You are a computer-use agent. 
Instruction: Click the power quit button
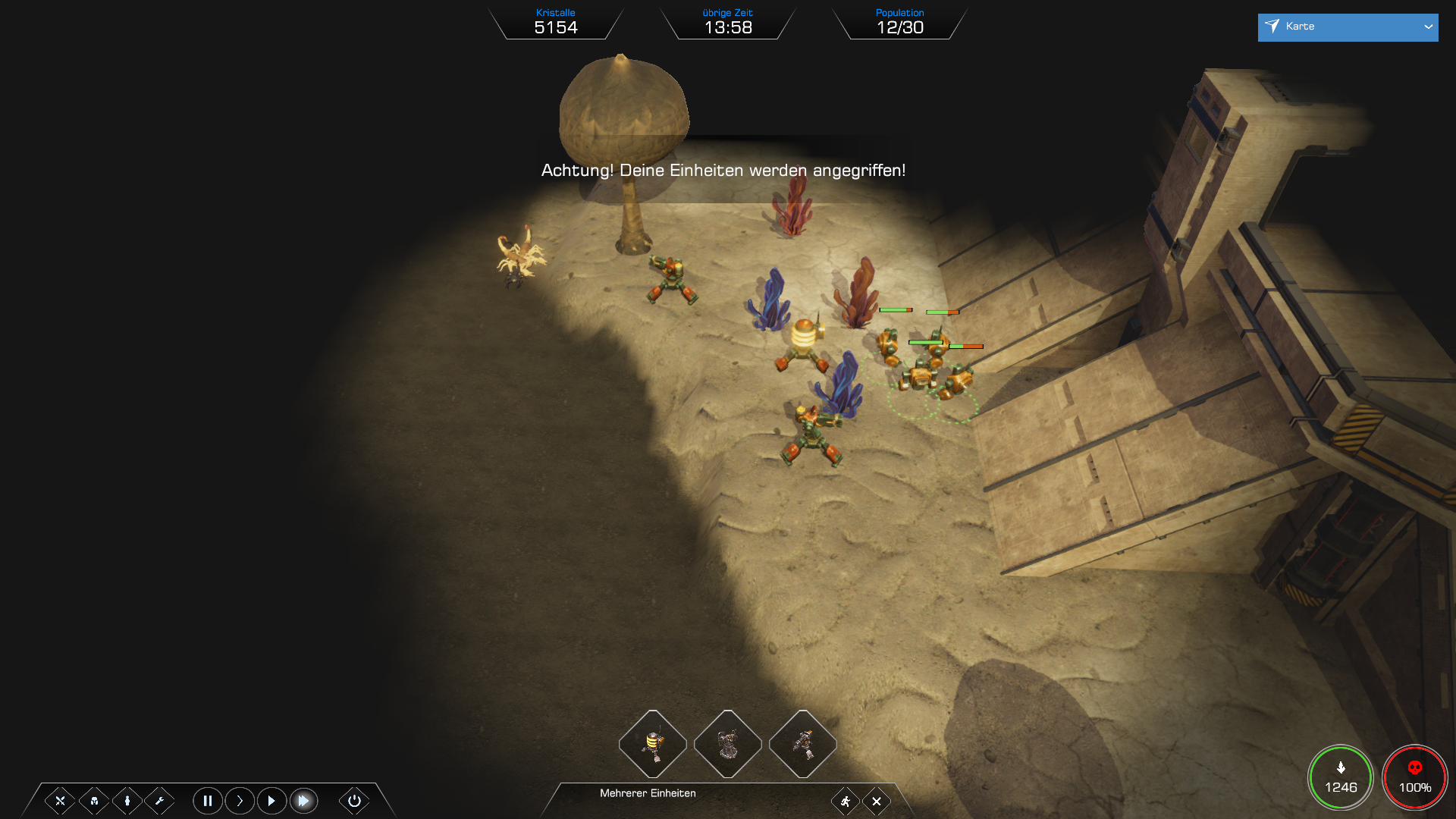(x=354, y=801)
